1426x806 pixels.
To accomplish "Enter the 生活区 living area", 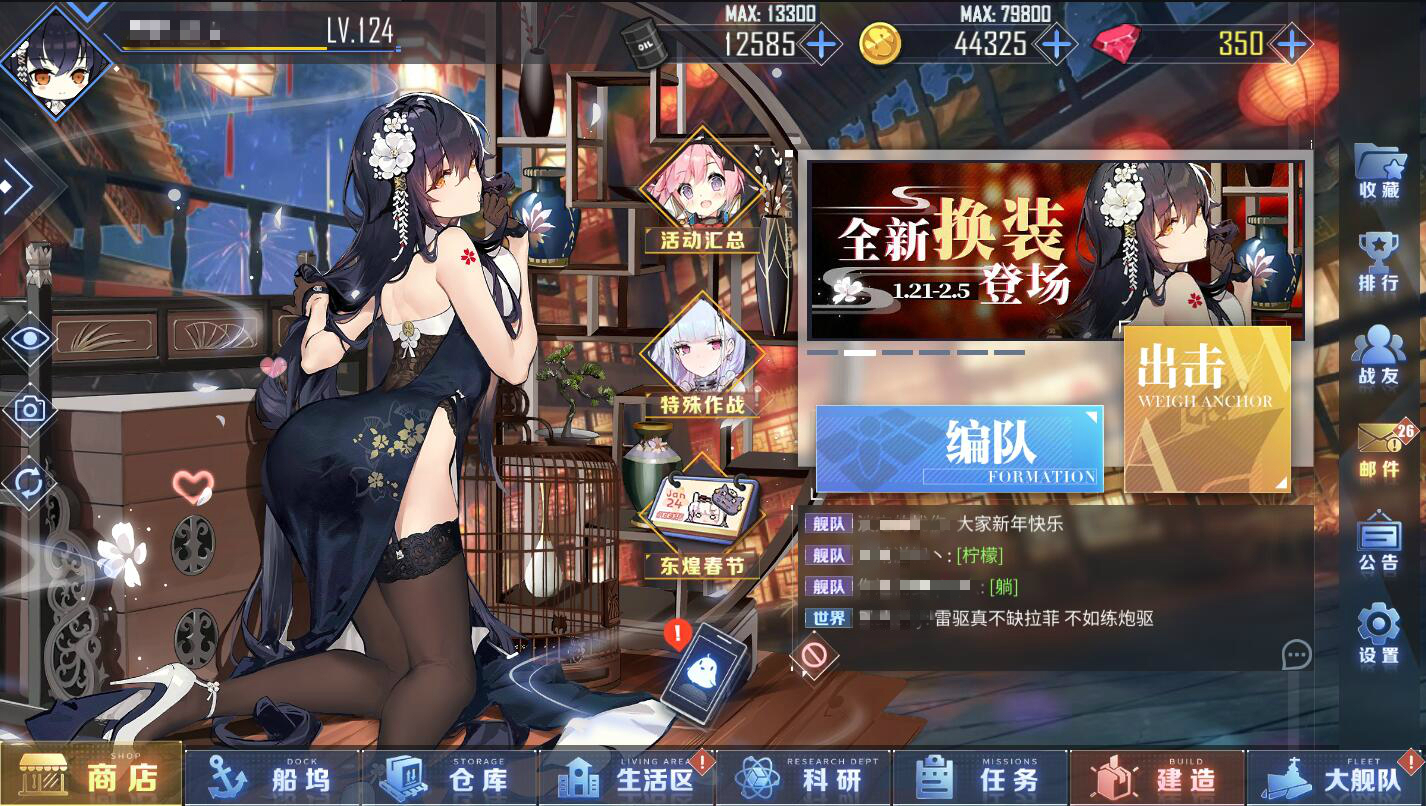I will 627,778.
